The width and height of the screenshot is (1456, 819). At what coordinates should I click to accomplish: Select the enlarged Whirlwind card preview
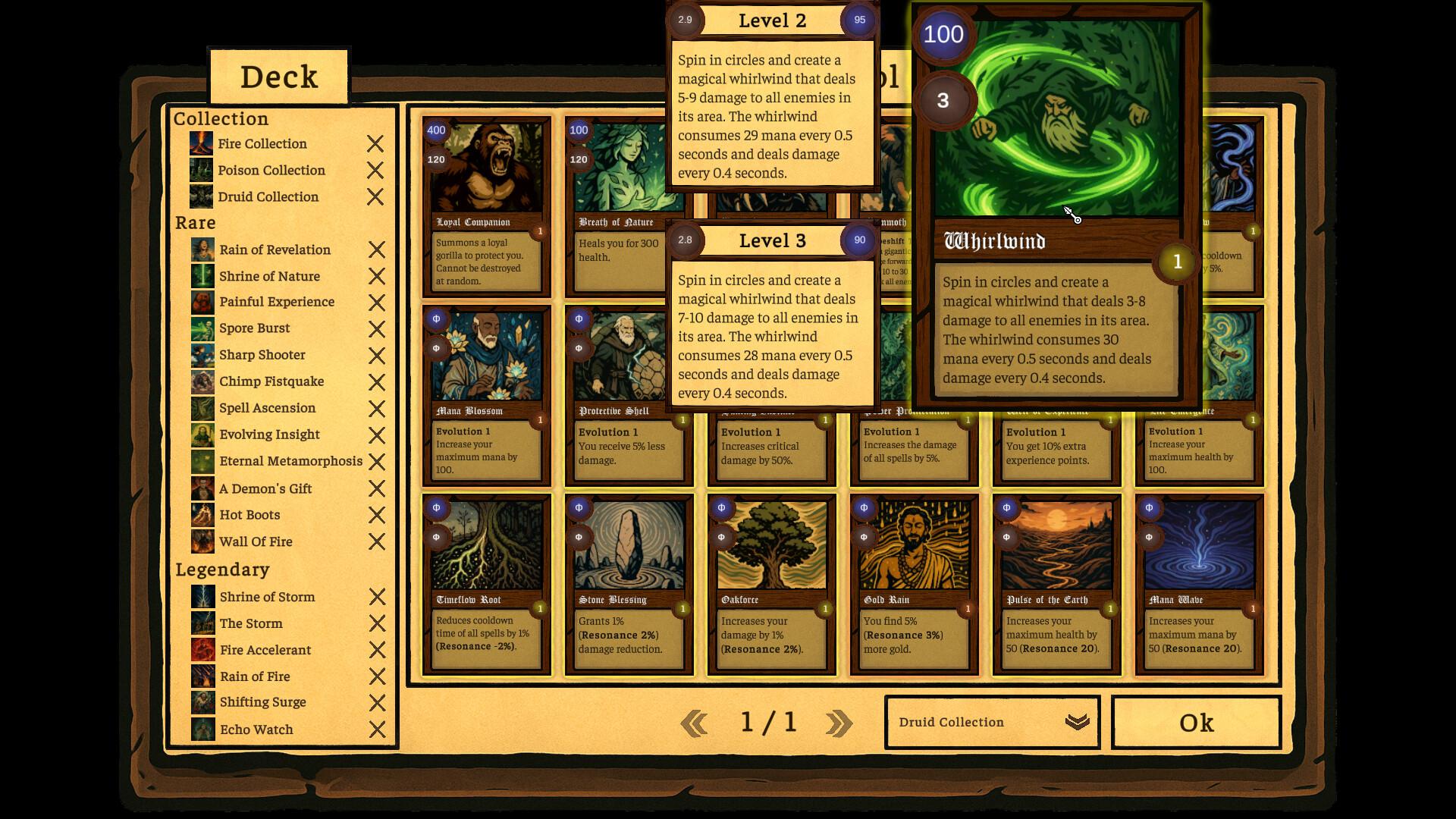1056,205
